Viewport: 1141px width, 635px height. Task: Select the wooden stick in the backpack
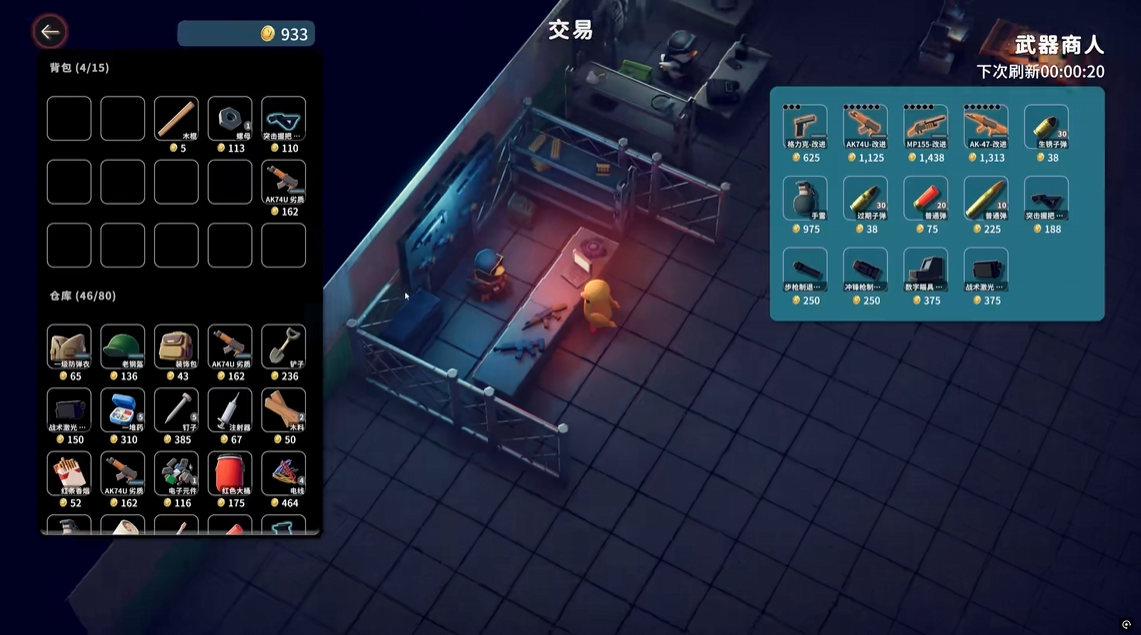point(176,118)
